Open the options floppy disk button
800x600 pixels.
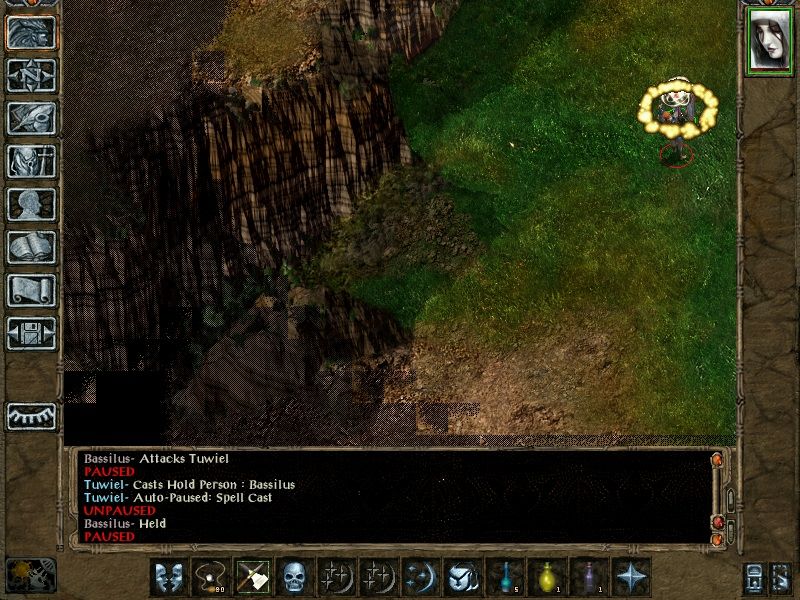click(31, 333)
